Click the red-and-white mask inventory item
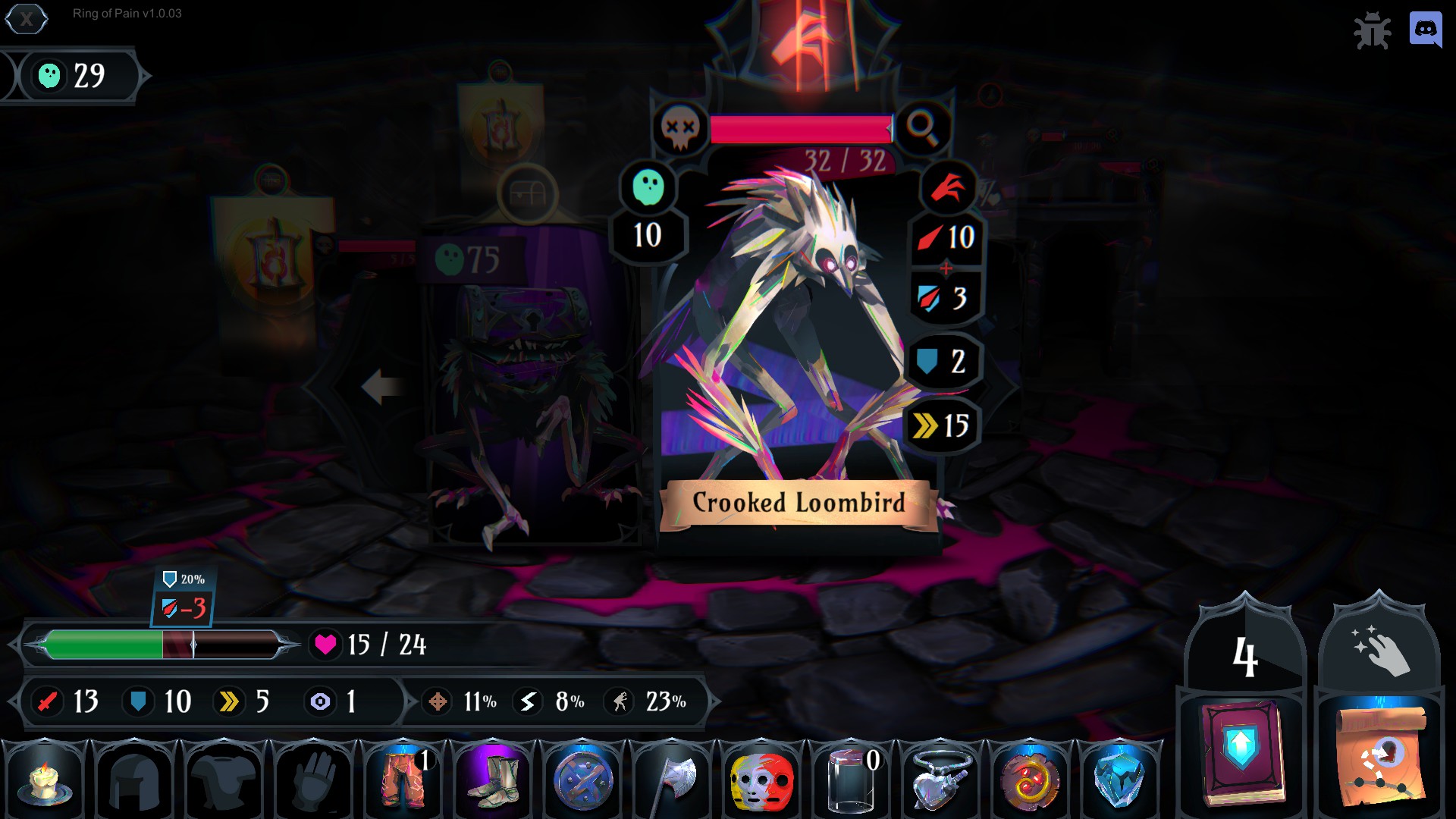This screenshot has height=819, width=1456. pos(761,781)
